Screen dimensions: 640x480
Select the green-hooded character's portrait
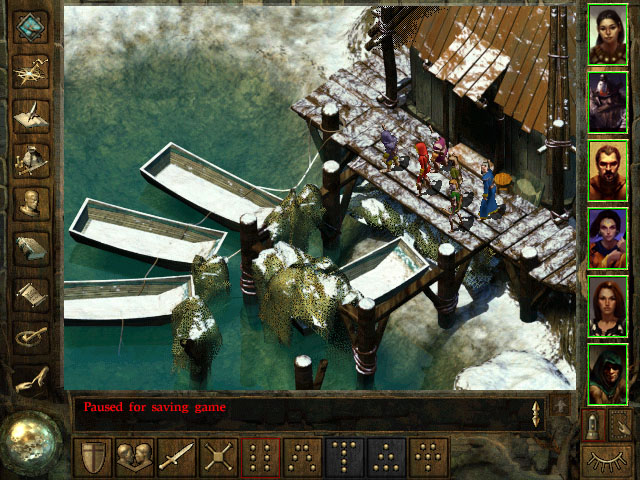(x=608, y=373)
